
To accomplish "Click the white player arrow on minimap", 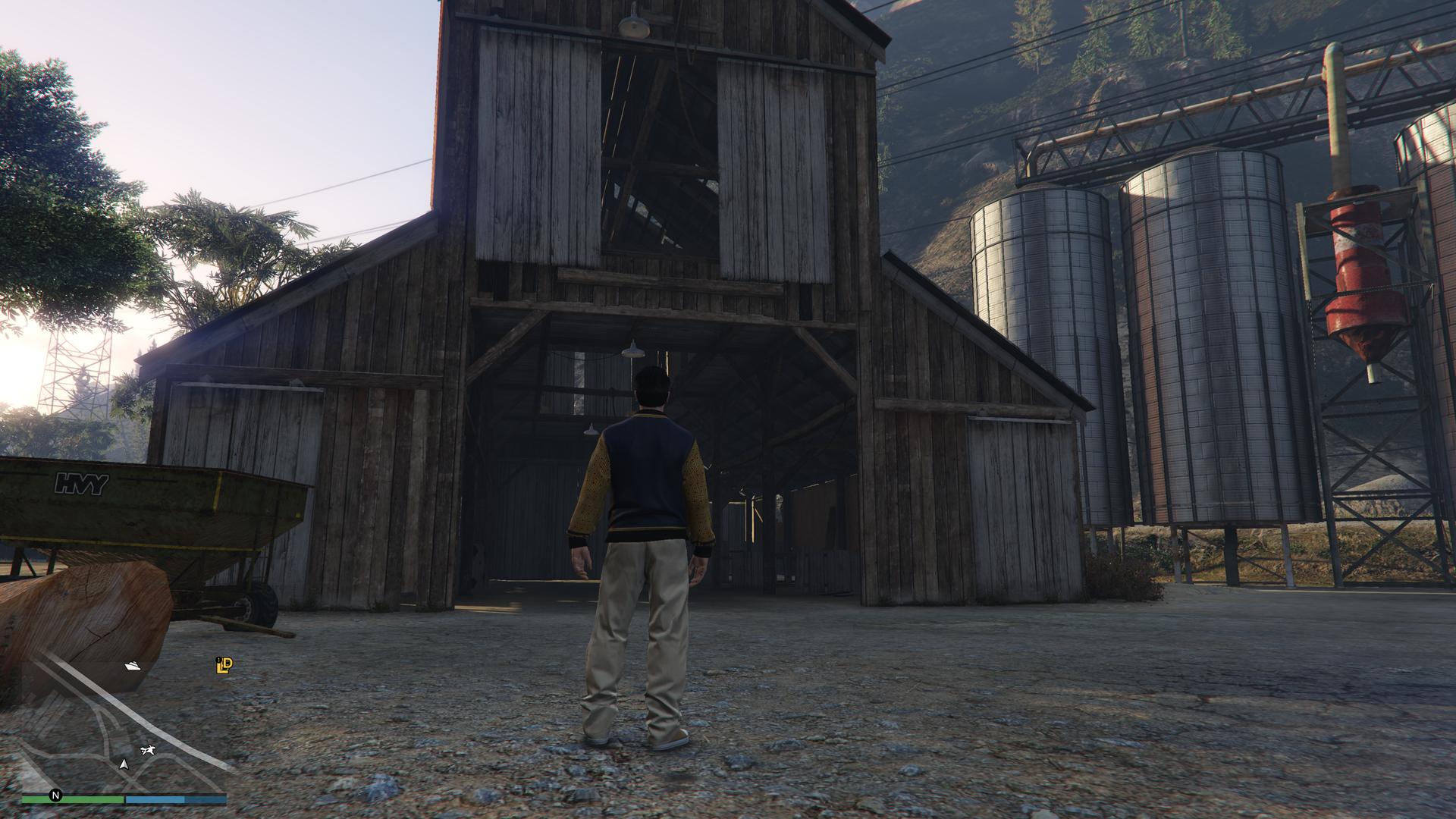I will tap(124, 764).
